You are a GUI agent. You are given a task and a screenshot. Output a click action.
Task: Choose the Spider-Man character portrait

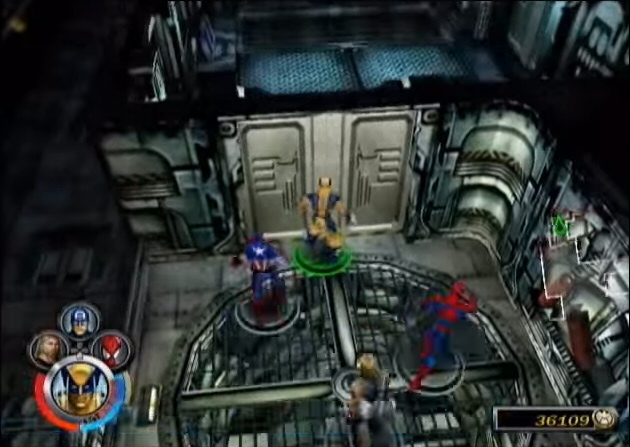(111, 349)
